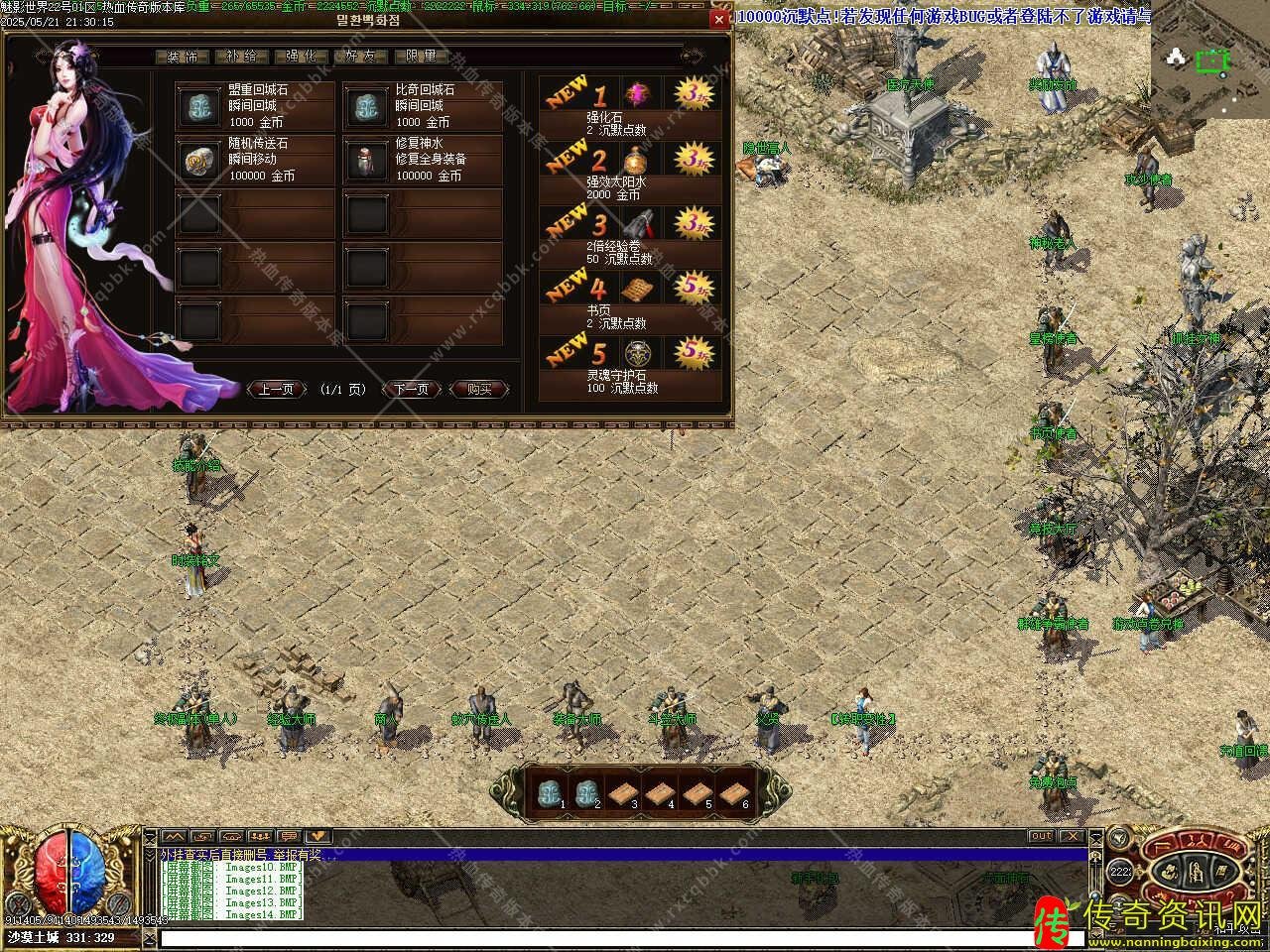Go to previous page with 上一页

coord(276,390)
